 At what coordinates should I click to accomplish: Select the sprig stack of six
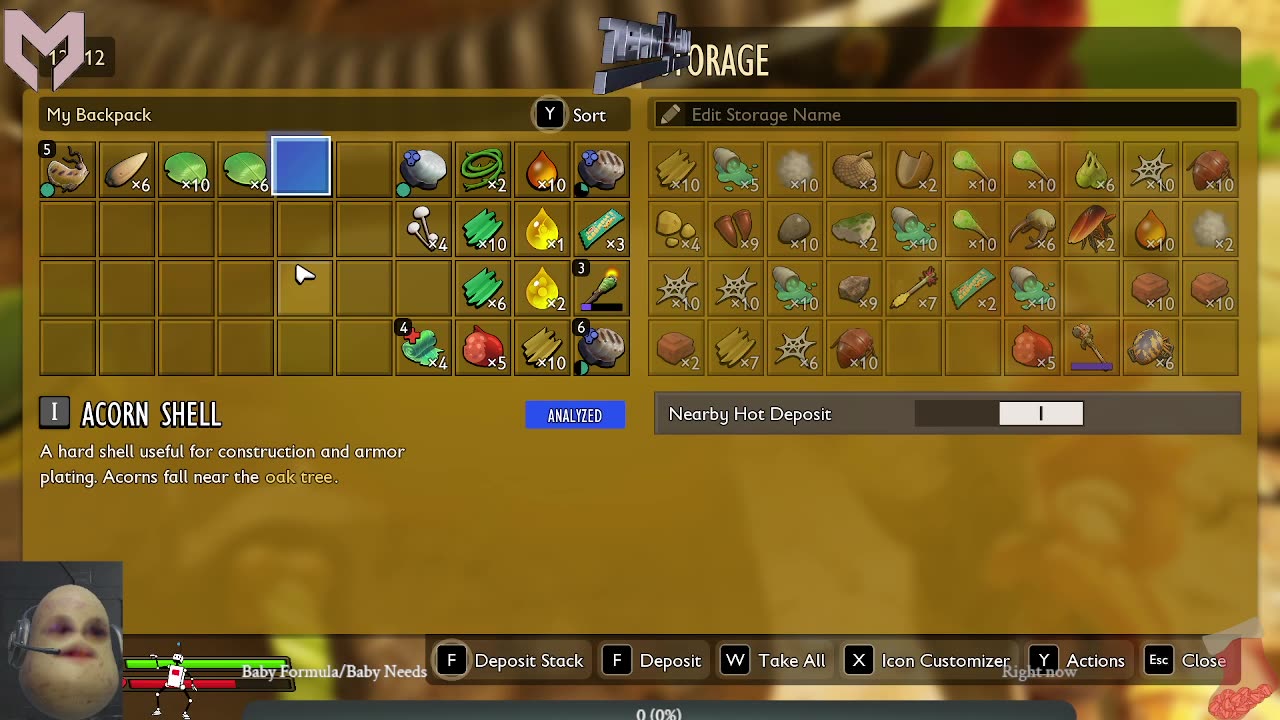(x=483, y=289)
